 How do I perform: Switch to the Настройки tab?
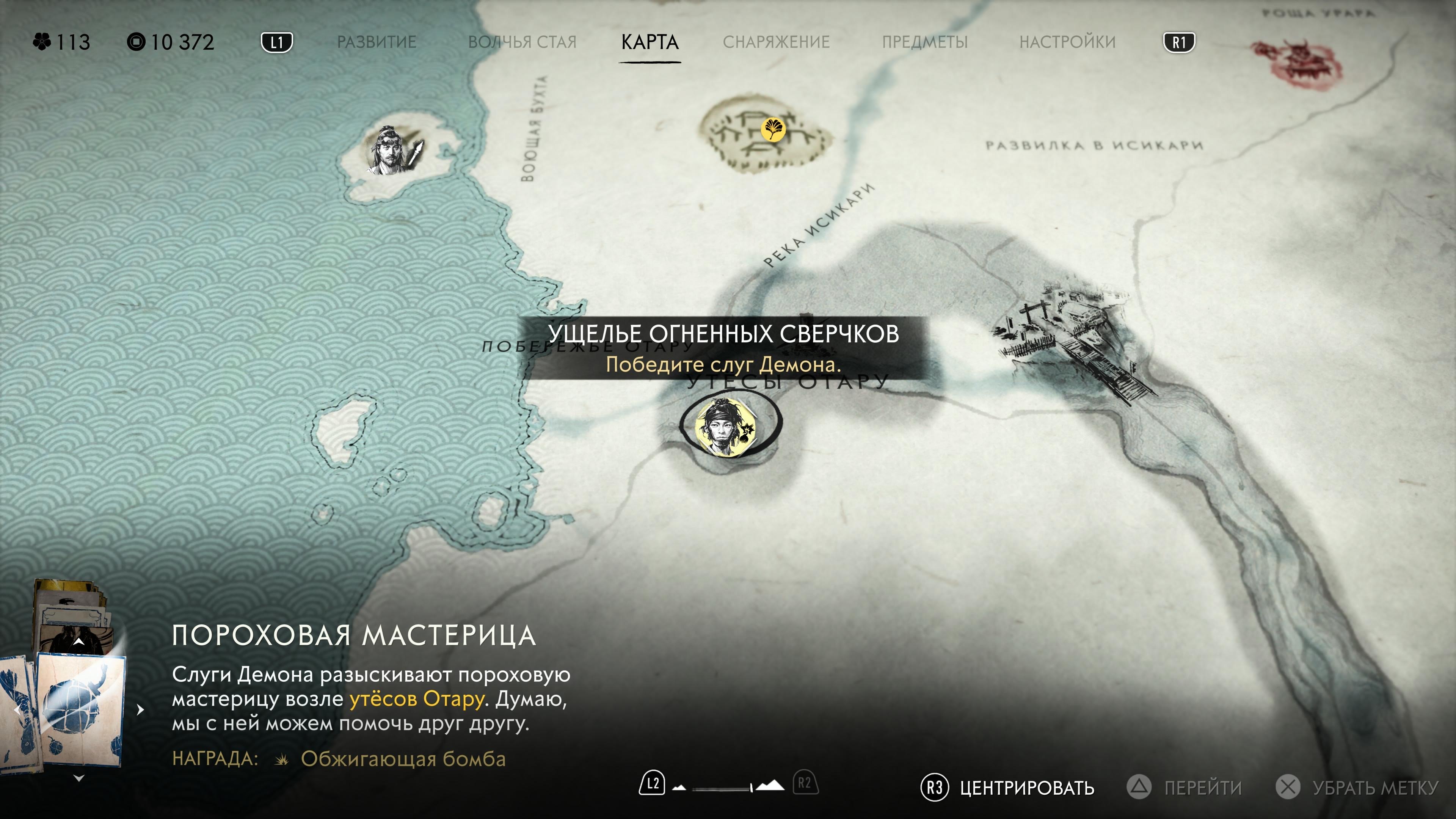1067,42
